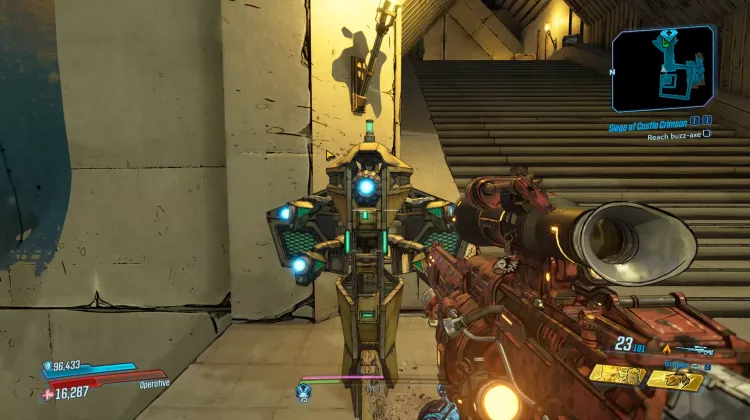Click the fire element icon
This screenshot has height=420, width=750.
click(666, 348)
